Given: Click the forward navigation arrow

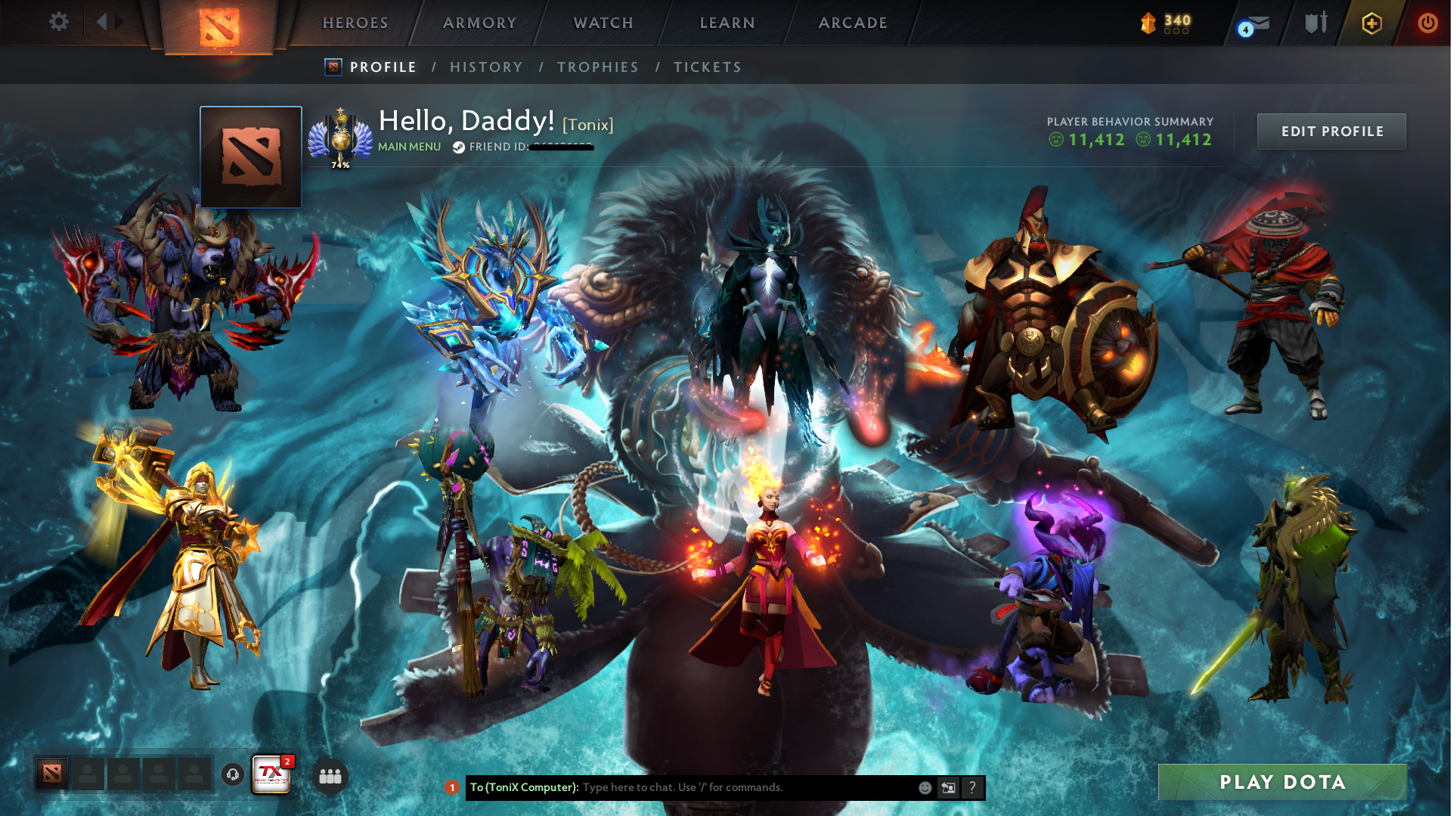Looking at the screenshot, I should [117, 21].
